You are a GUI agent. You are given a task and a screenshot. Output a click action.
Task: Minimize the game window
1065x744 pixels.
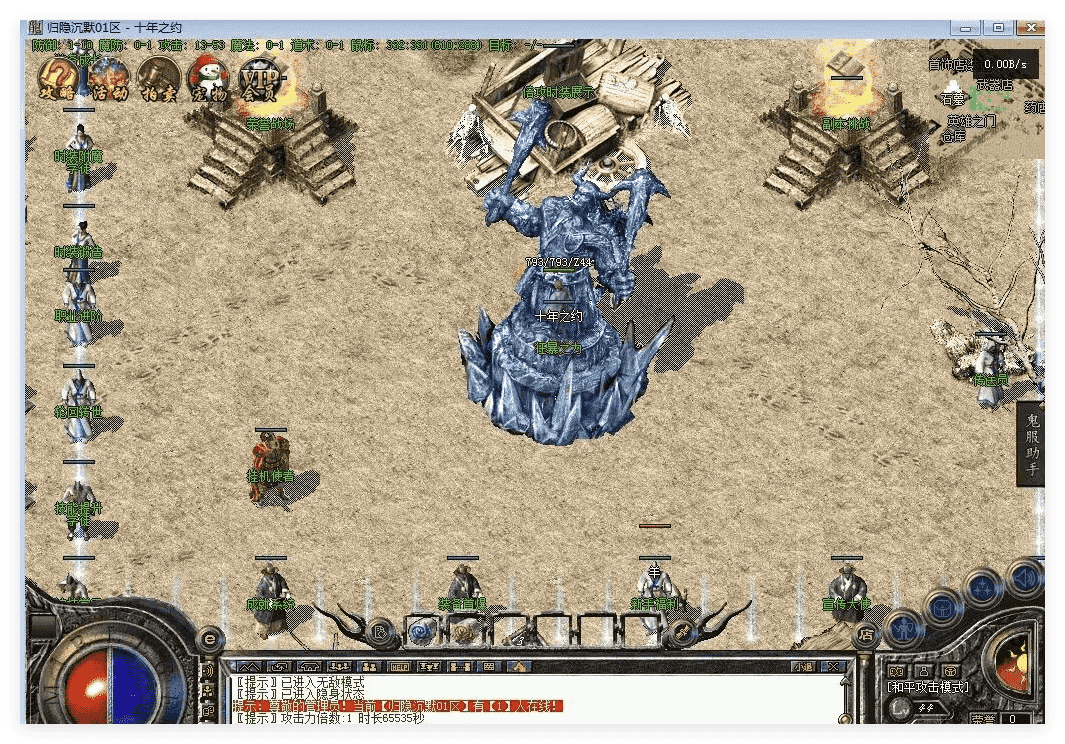pyautogui.click(x=969, y=27)
